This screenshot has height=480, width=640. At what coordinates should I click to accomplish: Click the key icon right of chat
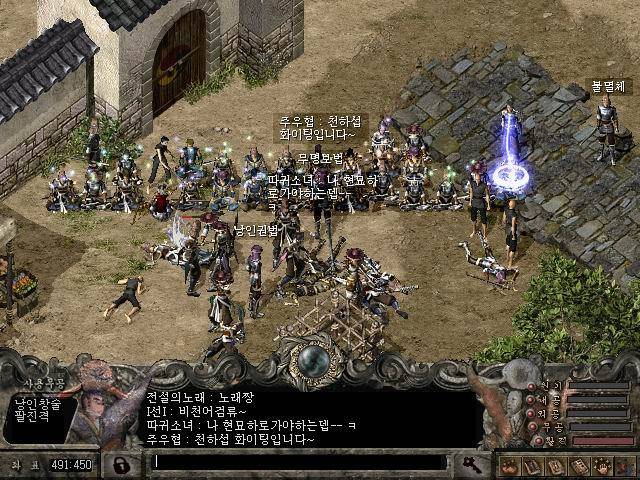click(x=471, y=463)
